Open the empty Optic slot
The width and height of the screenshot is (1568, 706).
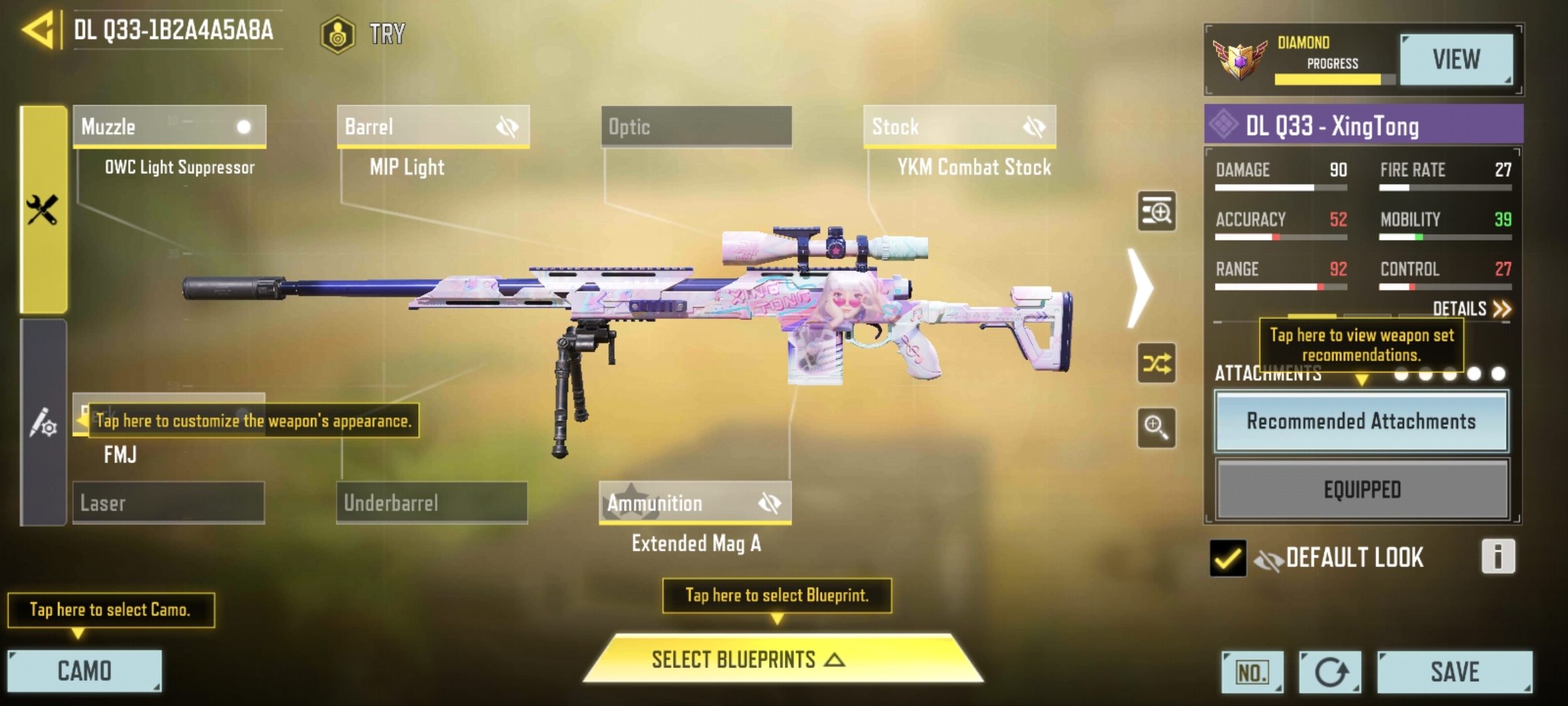coord(696,126)
